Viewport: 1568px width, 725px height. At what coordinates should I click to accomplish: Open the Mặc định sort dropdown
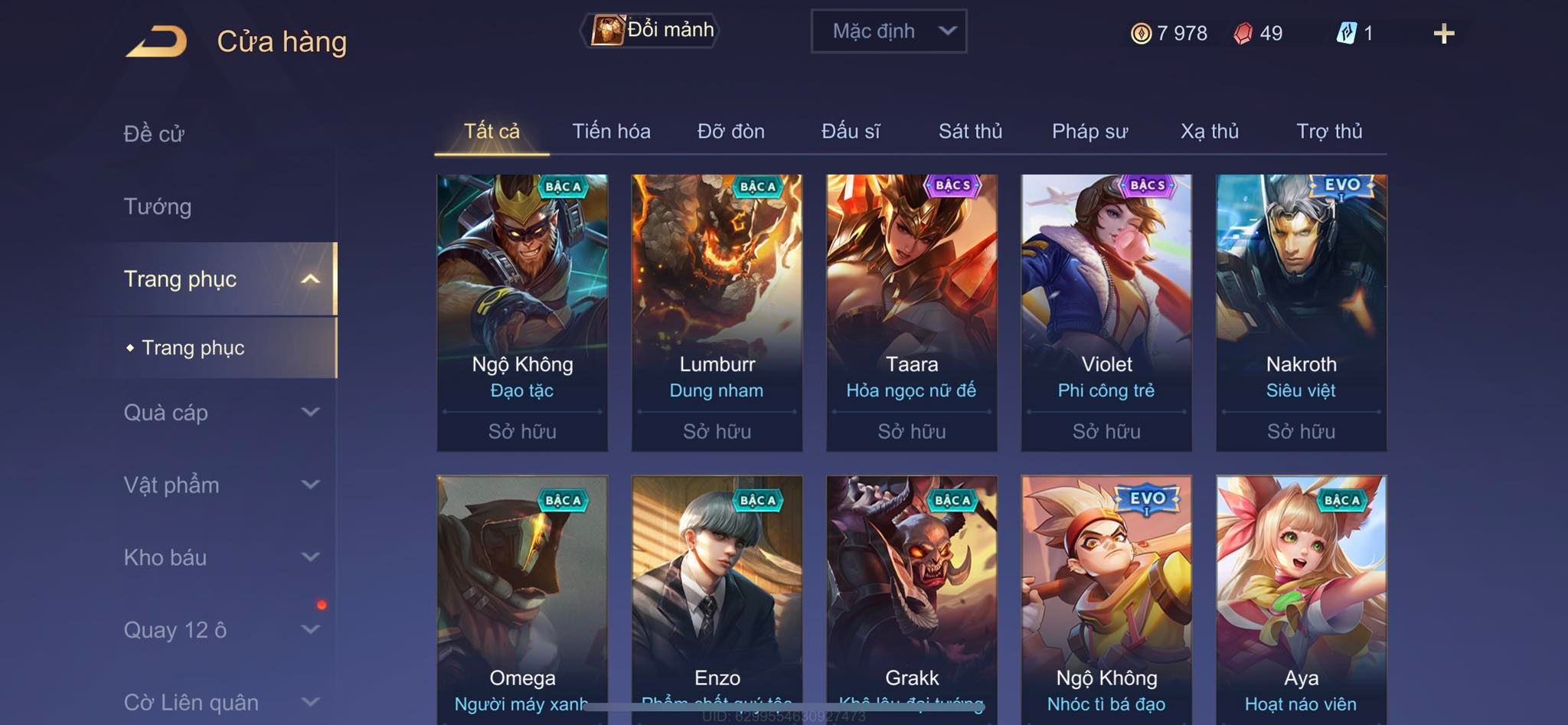coord(888,31)
